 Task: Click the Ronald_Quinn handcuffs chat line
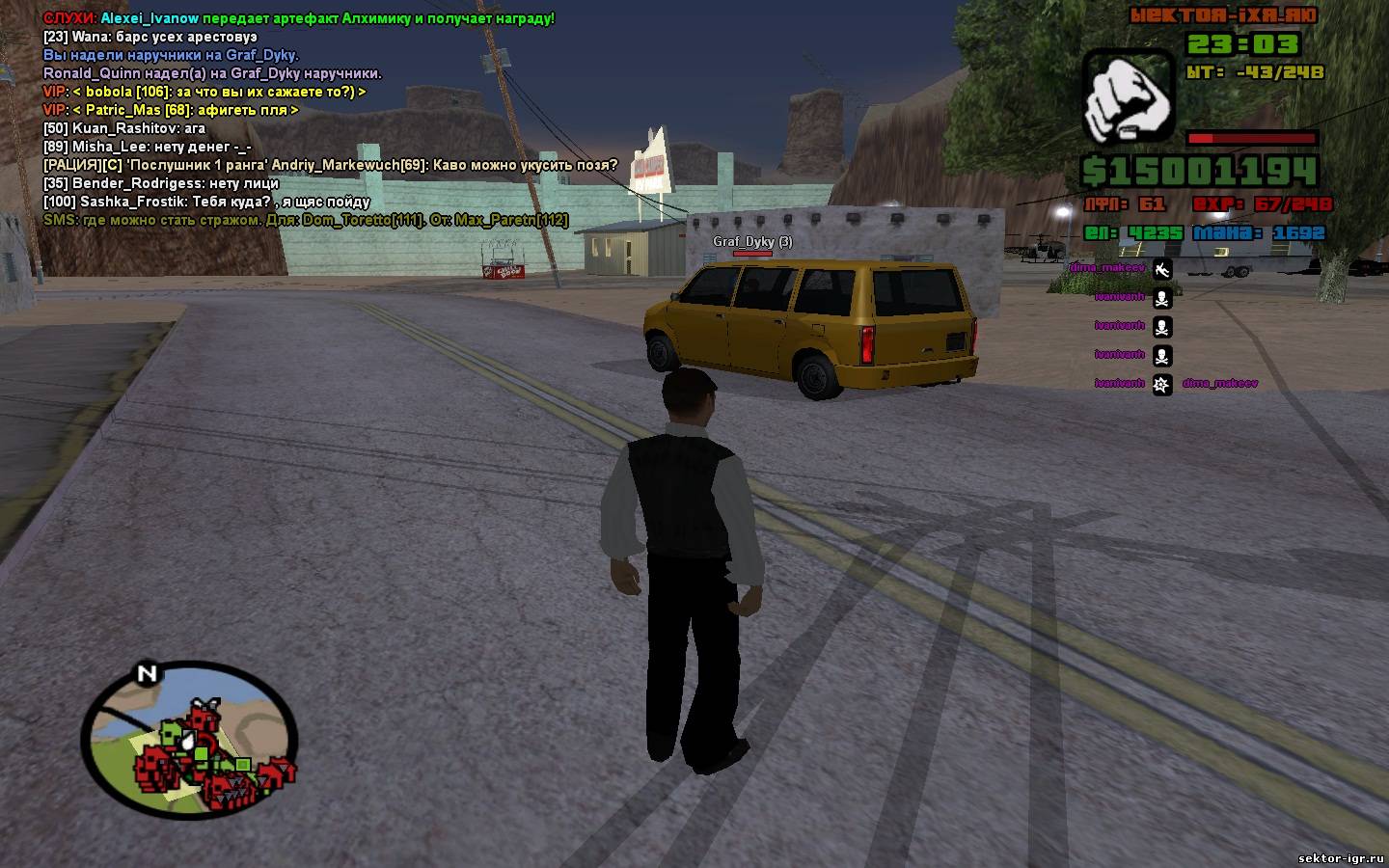point(212,73)
